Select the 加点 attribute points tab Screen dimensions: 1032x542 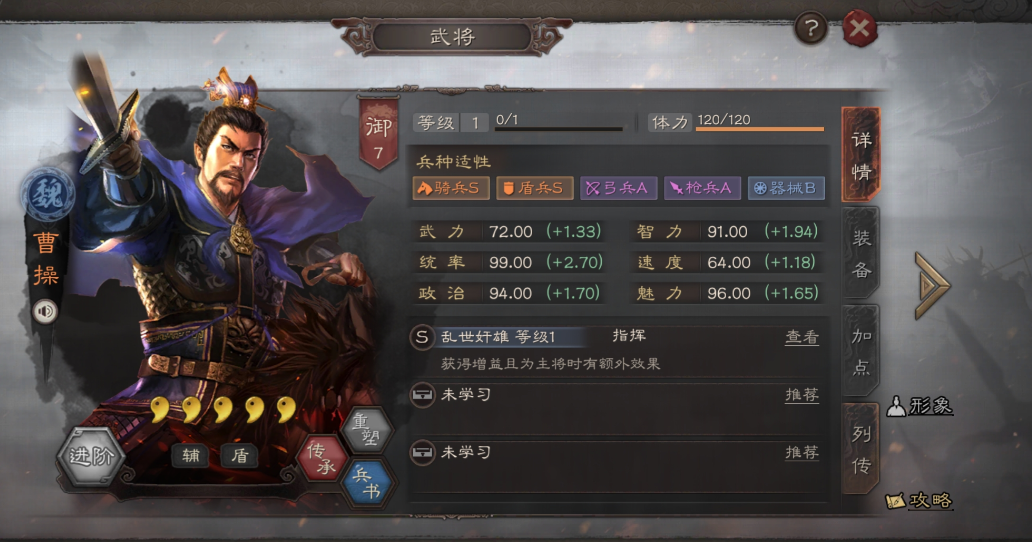click(x=861, y=350)
